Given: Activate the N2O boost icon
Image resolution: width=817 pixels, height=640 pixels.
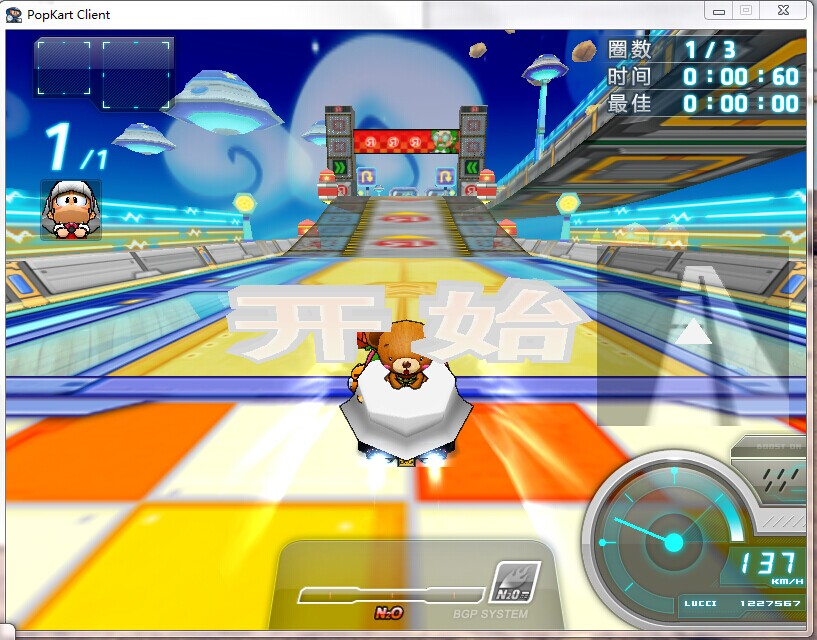Looking at the screenshot, I should pyautogui.click(x=516, y=582).
